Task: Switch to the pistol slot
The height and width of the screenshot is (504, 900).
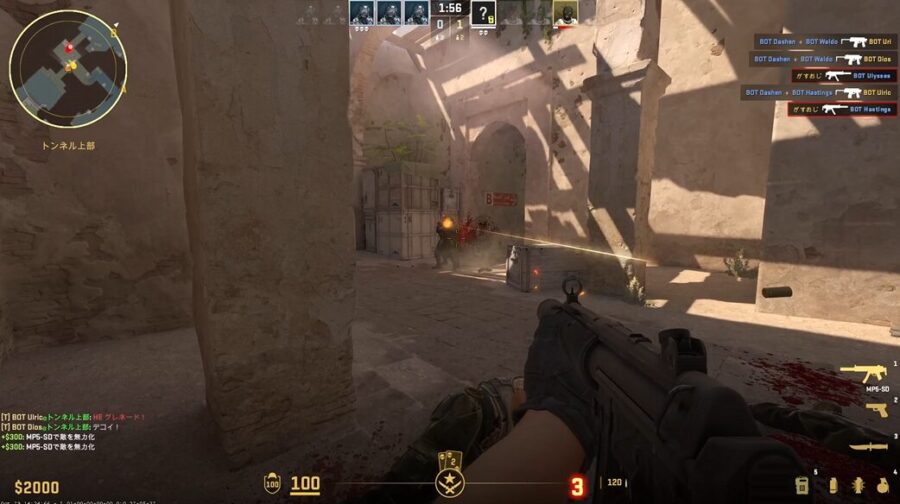Action: coord(876,409)
